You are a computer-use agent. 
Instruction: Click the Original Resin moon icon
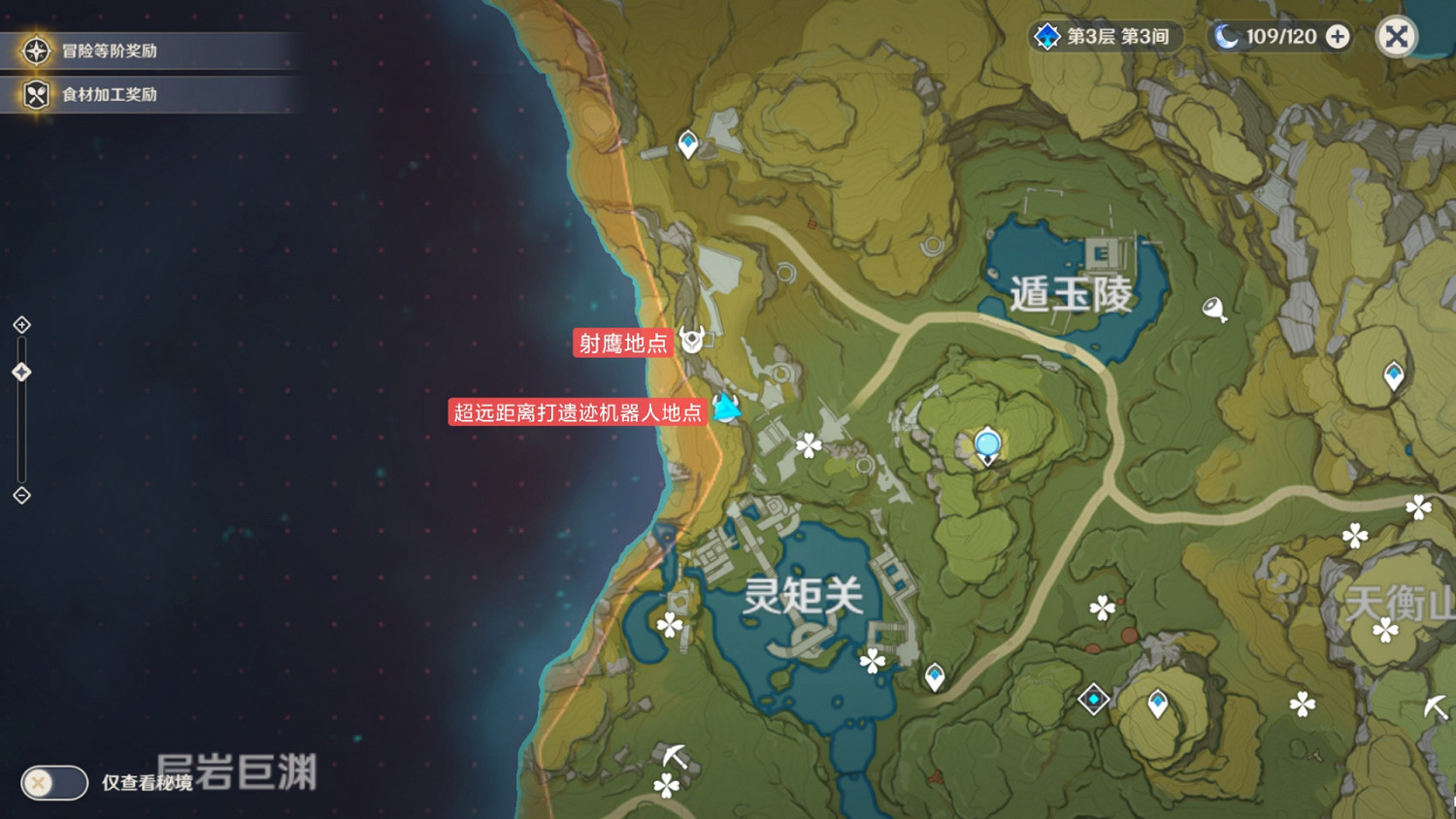[x=1225, y=37]
